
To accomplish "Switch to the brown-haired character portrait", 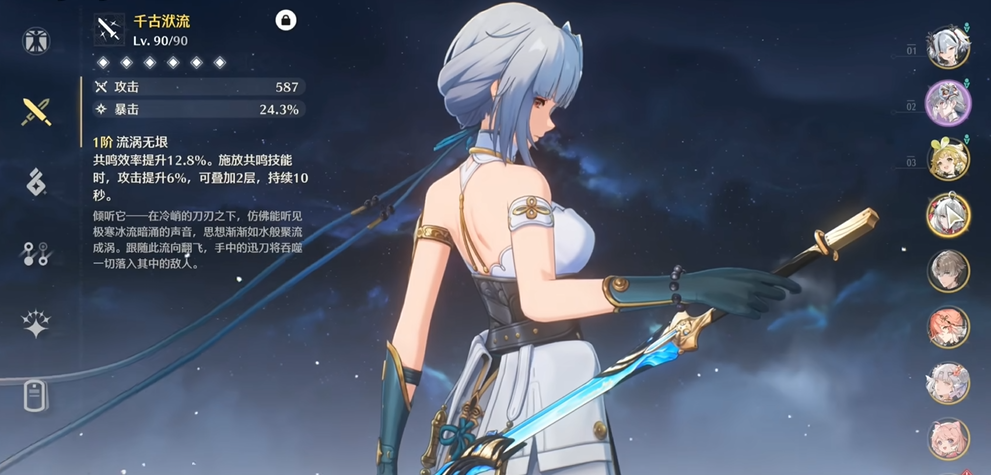I will (947, 270).
